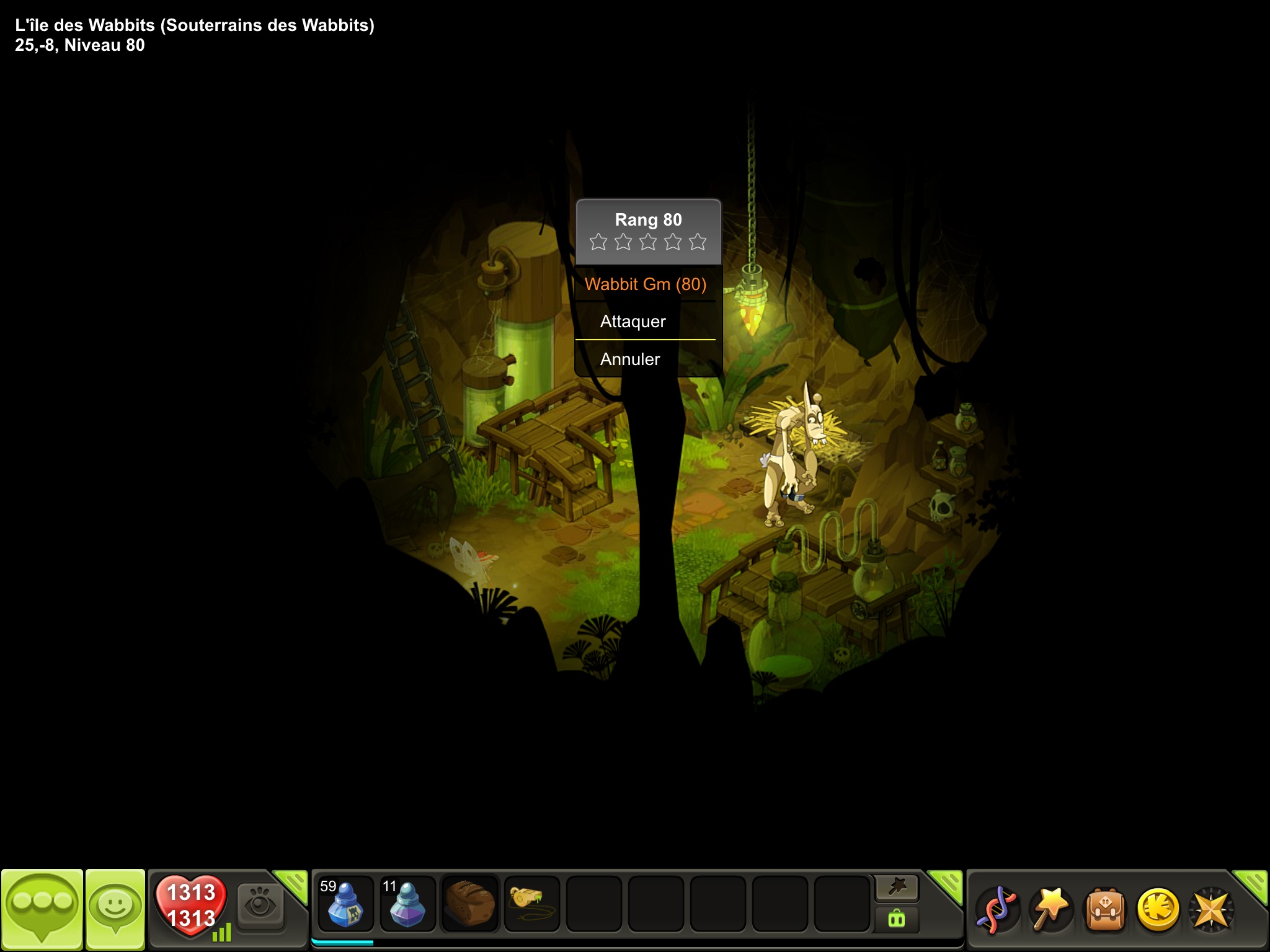The height and width of the screenshot is (952, 1270).
Task: Expand the green corner tab beside the heart
Action: (293, 884)
